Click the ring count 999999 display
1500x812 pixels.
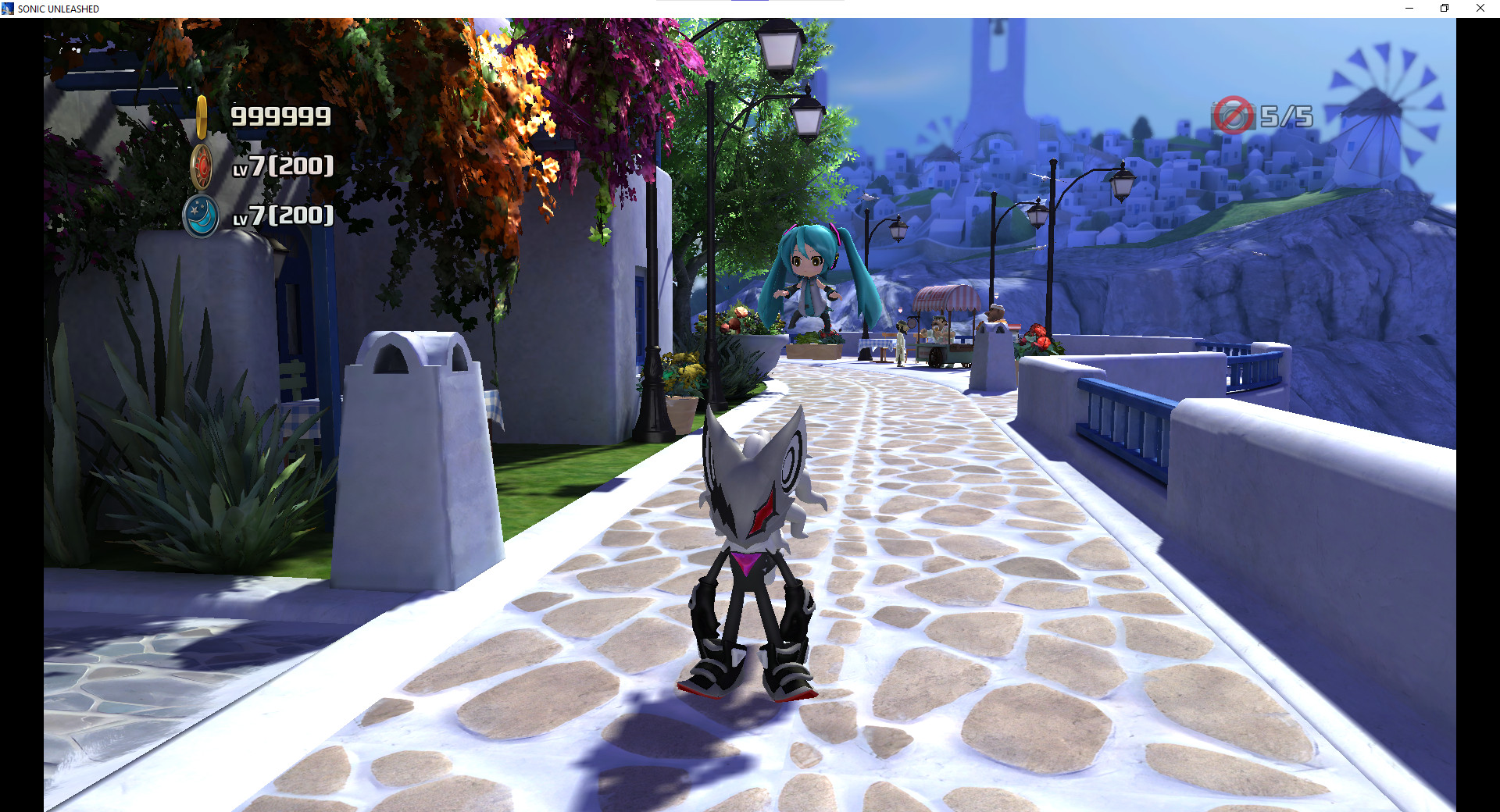click(279, 117)
